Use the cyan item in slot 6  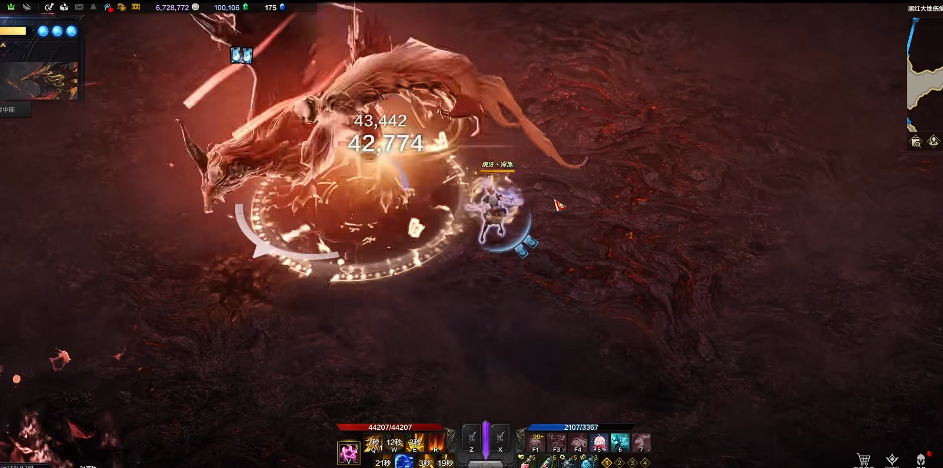point(620,442)
